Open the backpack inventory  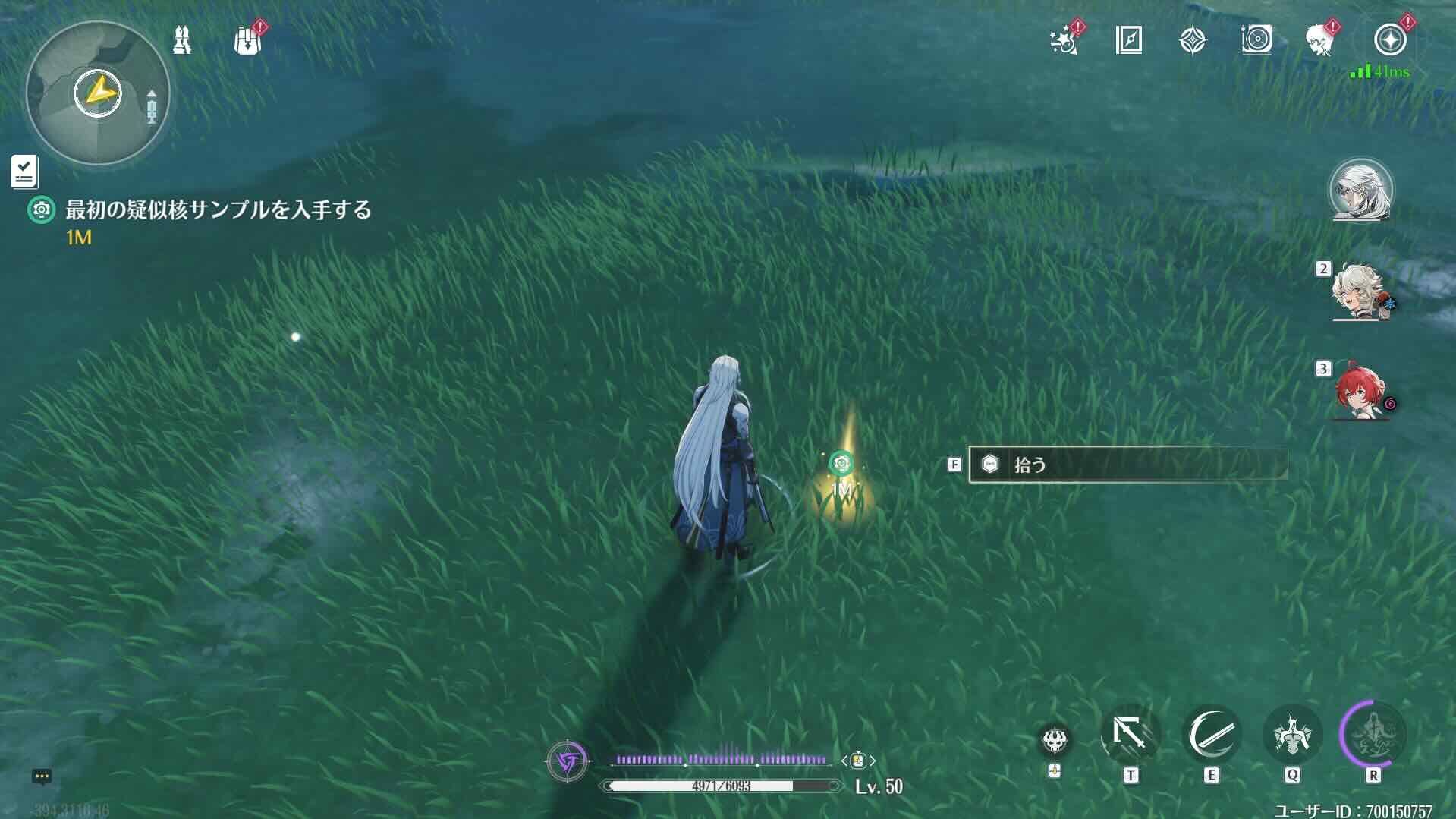click(x=247, y=42)
